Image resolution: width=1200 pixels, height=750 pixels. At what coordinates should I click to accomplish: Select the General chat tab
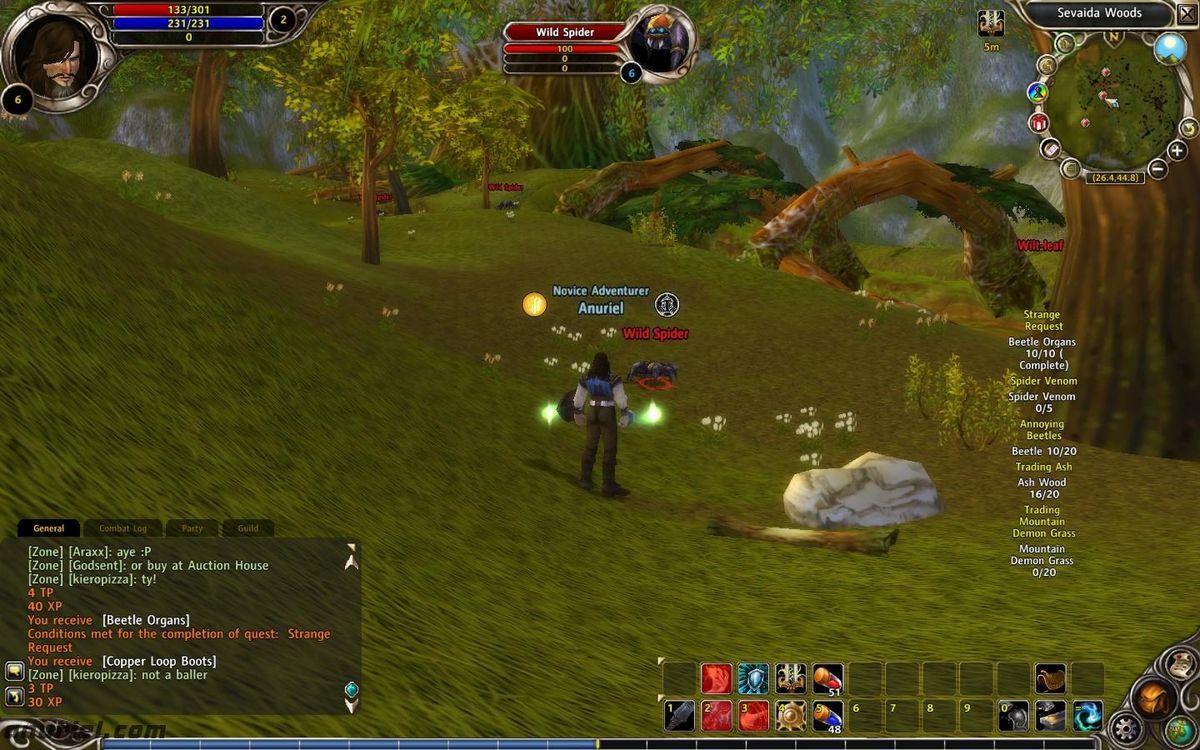pos(49,528)
